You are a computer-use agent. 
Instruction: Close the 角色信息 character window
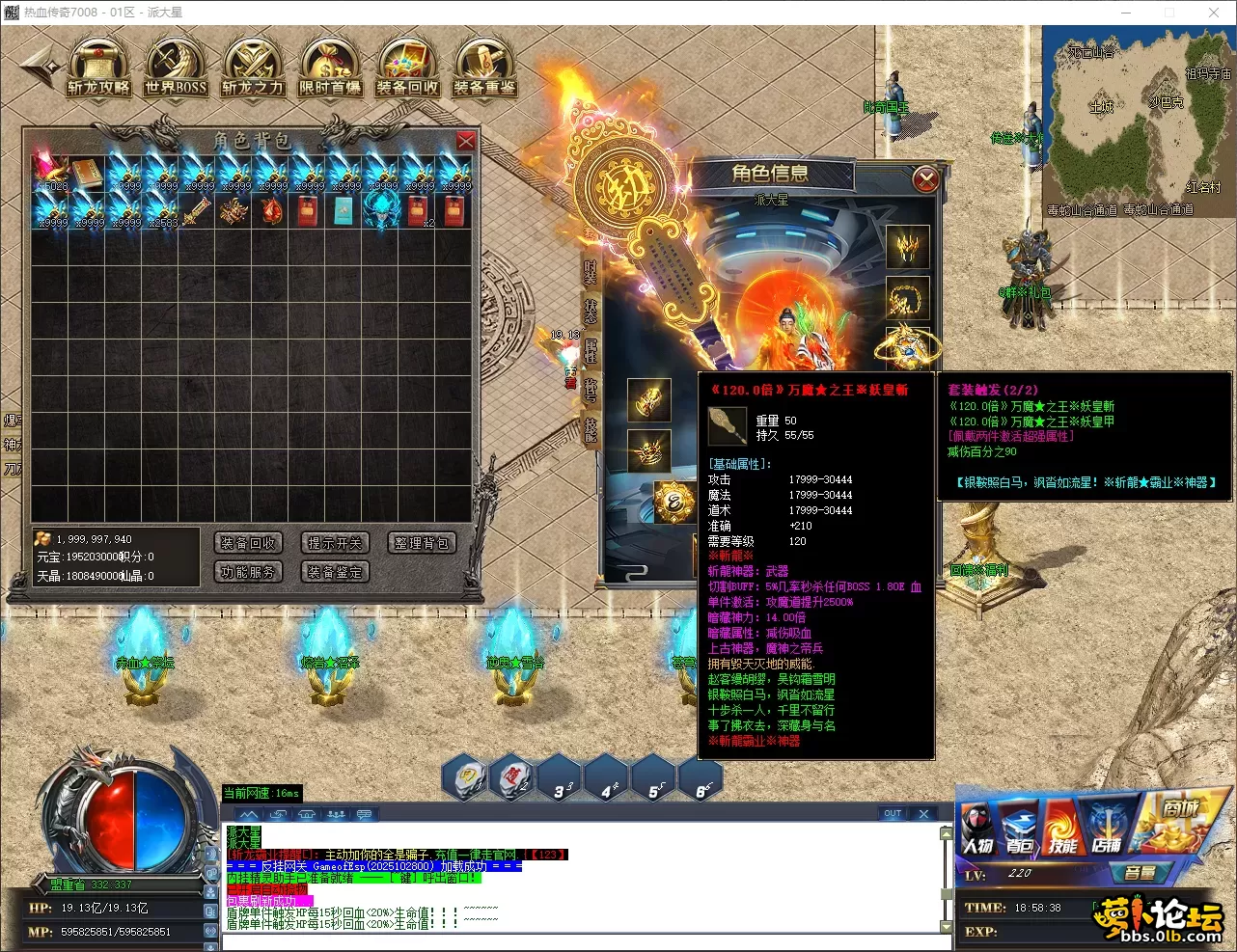(x=925, y=178)
